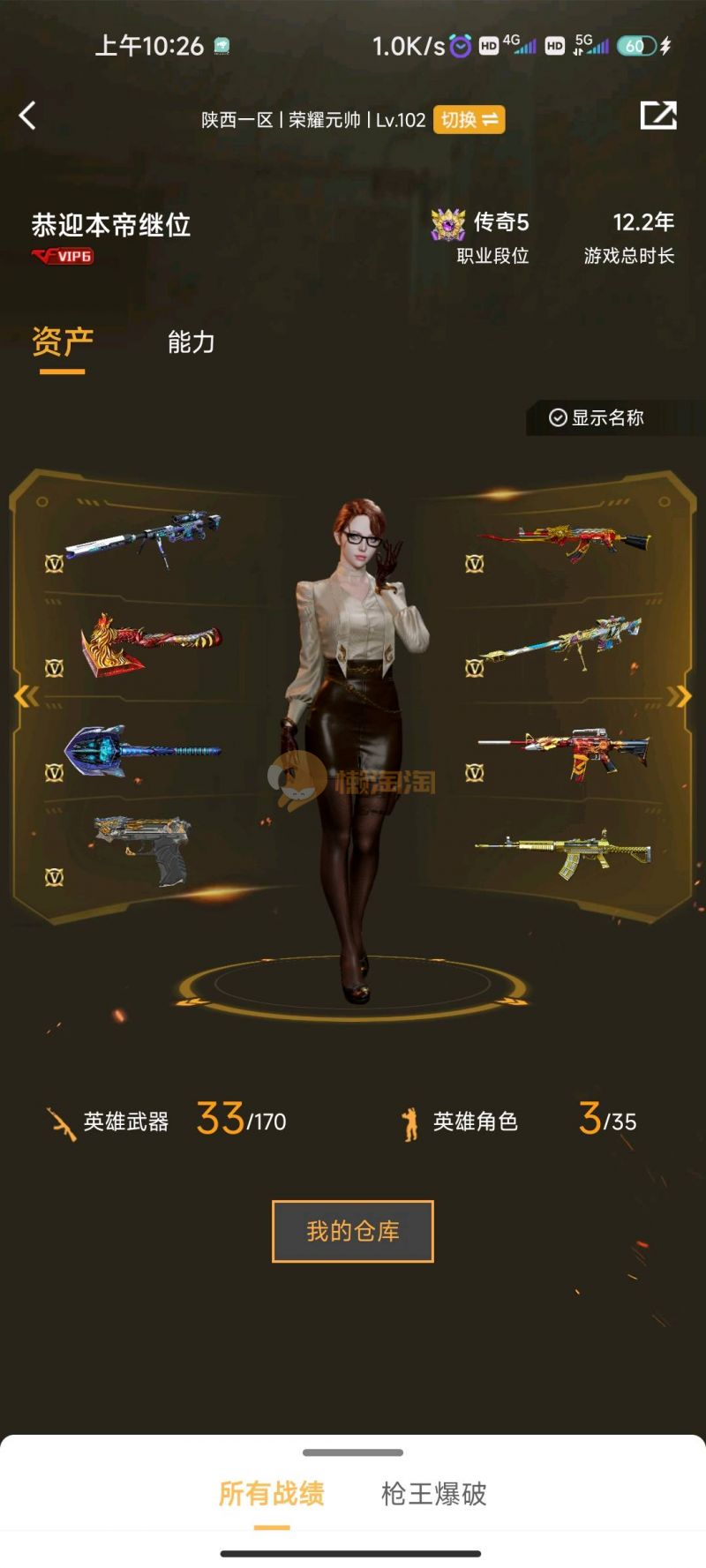706x1568 pixels.
Task: Select the gold-blue colorful sniper rifle
Action: pos(561,643)
